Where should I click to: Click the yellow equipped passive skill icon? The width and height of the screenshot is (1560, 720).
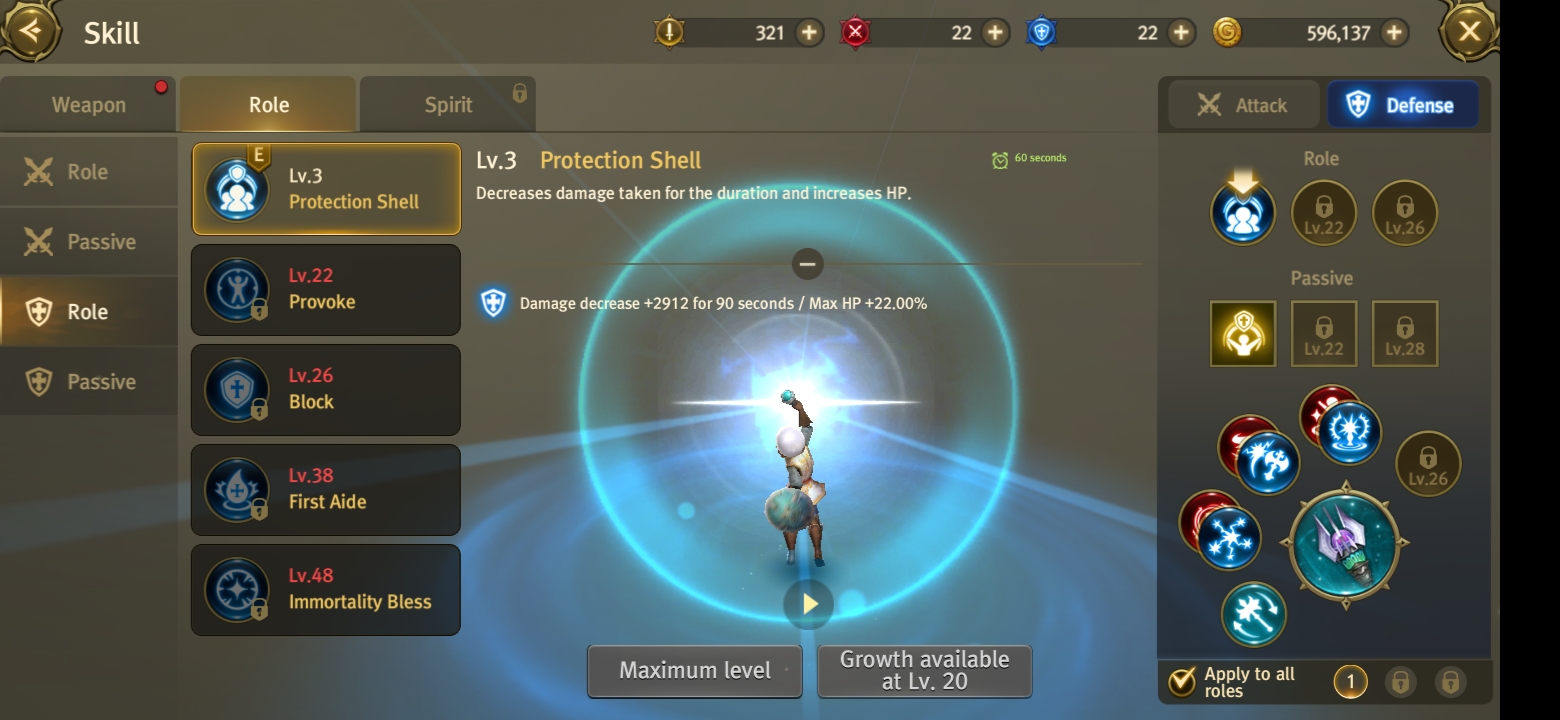pos(1243,333)
